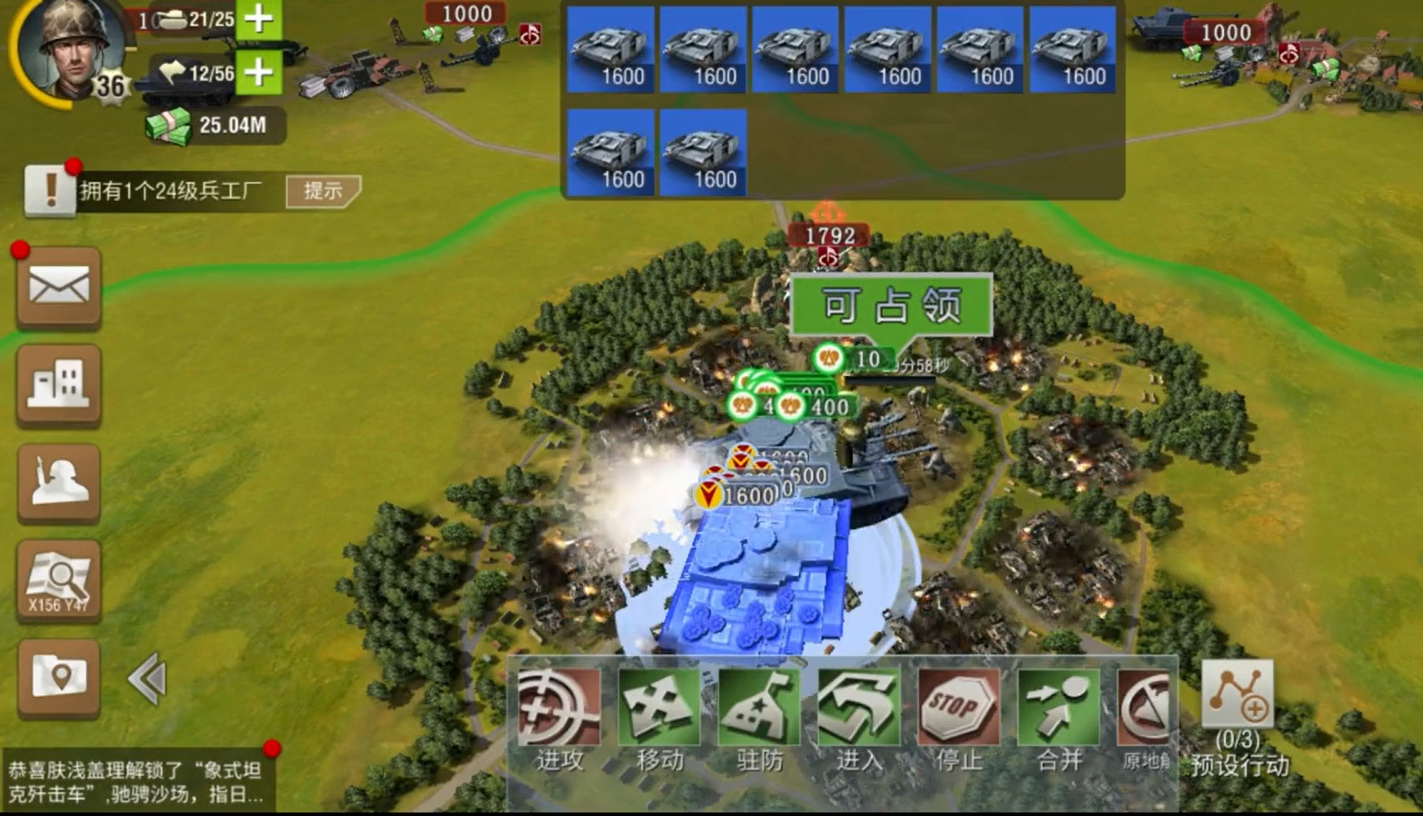
Task: Open the quest alert exclamation icon
Action: pyautogui.click(x=49, y=191)
